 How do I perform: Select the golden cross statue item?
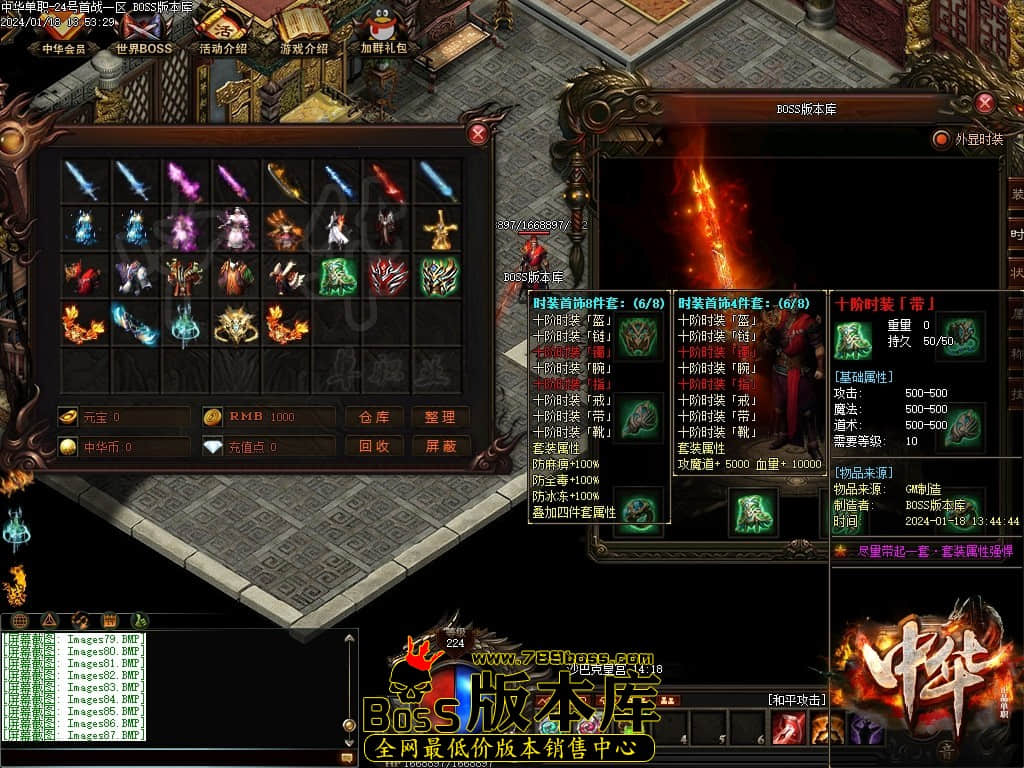[439, 230]
